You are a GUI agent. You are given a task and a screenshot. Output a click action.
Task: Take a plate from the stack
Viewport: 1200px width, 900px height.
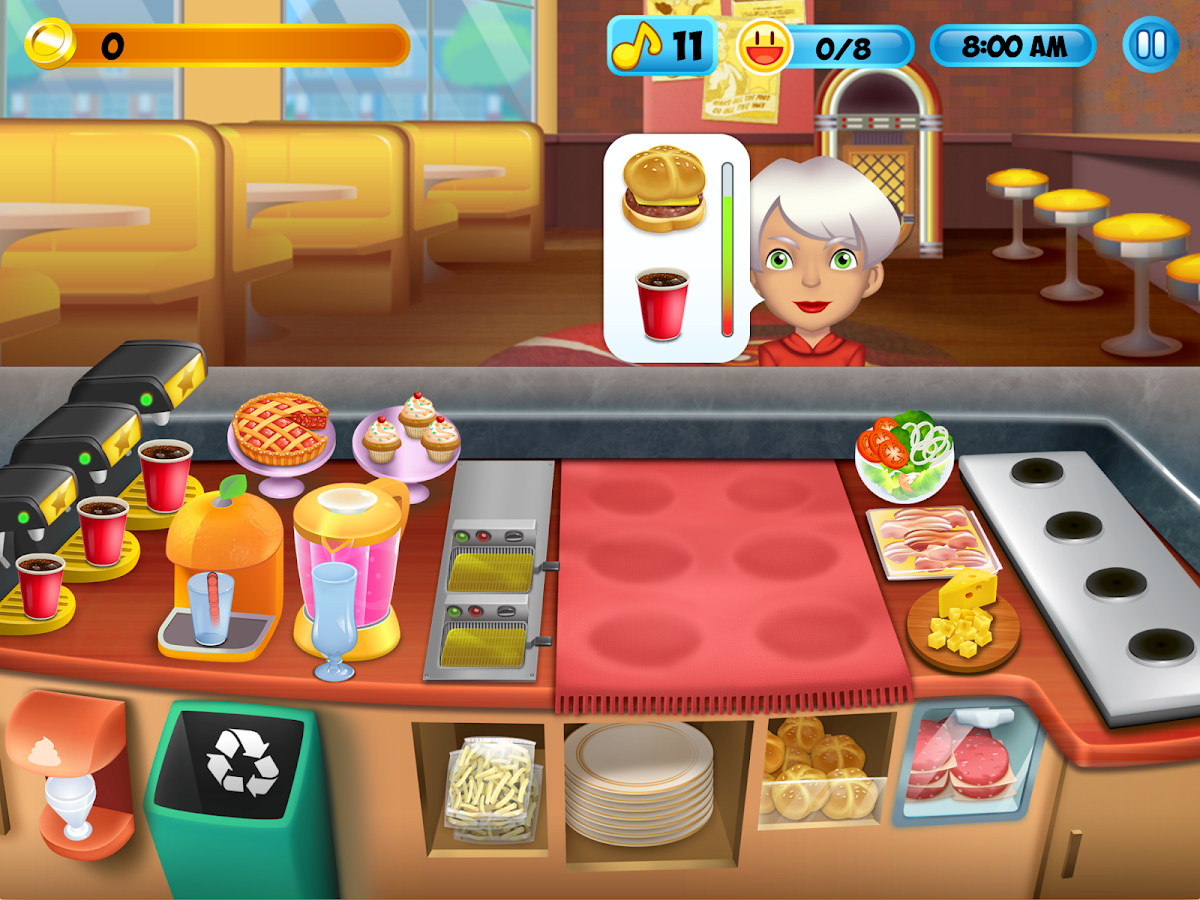638,780
